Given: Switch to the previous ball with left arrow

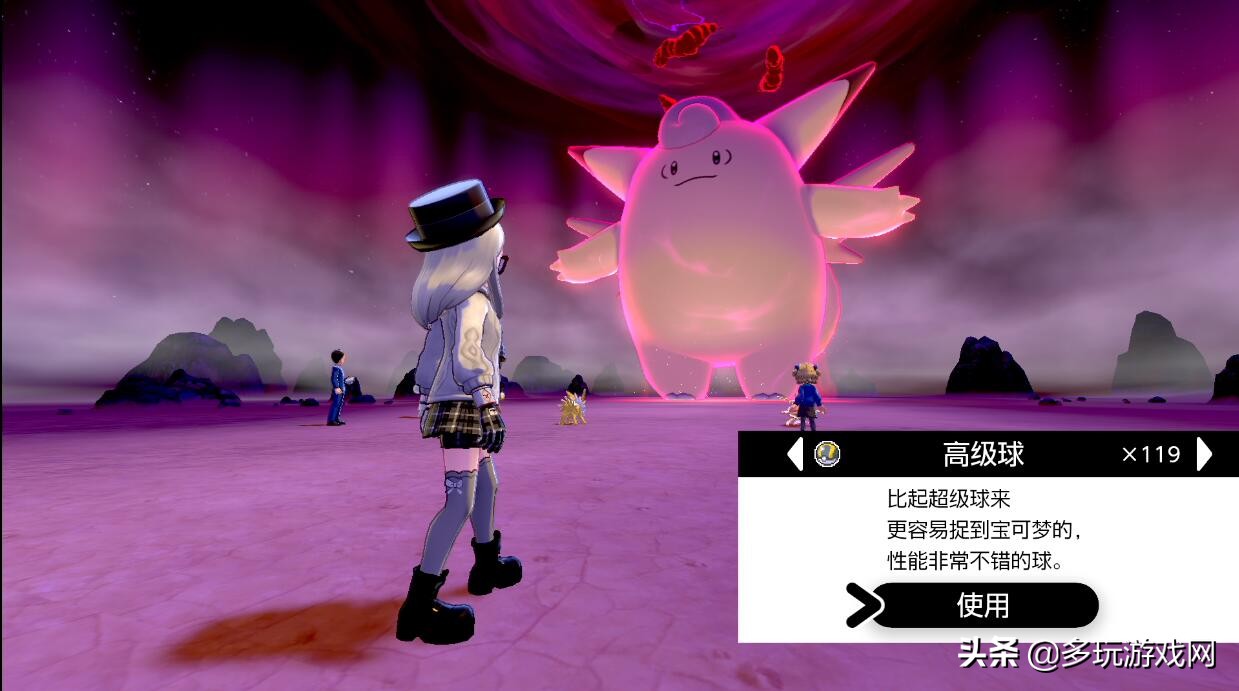Looking at the screenshot, I should coord(795,454).
